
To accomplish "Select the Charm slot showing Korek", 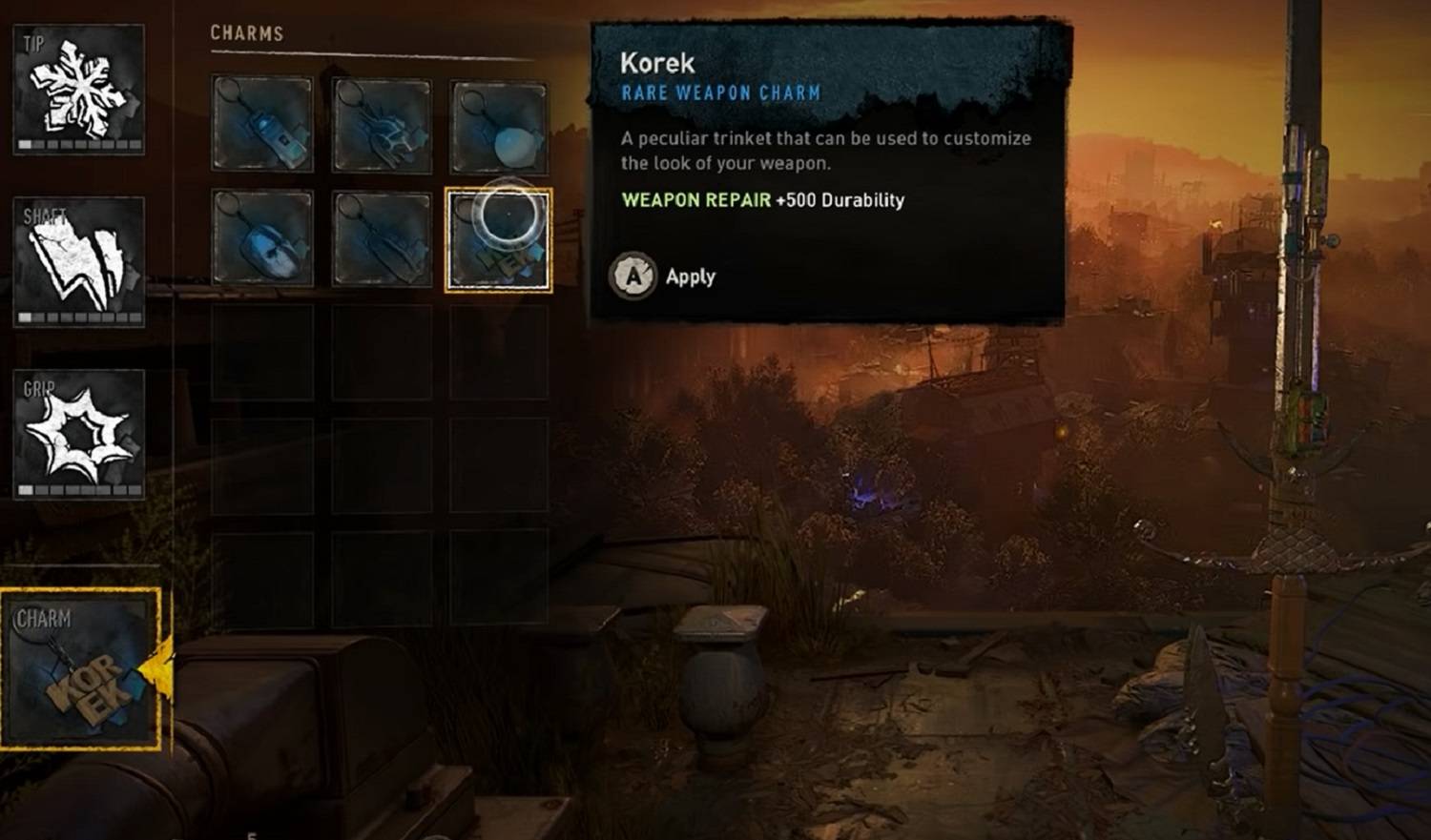I will tap(80, 669).
